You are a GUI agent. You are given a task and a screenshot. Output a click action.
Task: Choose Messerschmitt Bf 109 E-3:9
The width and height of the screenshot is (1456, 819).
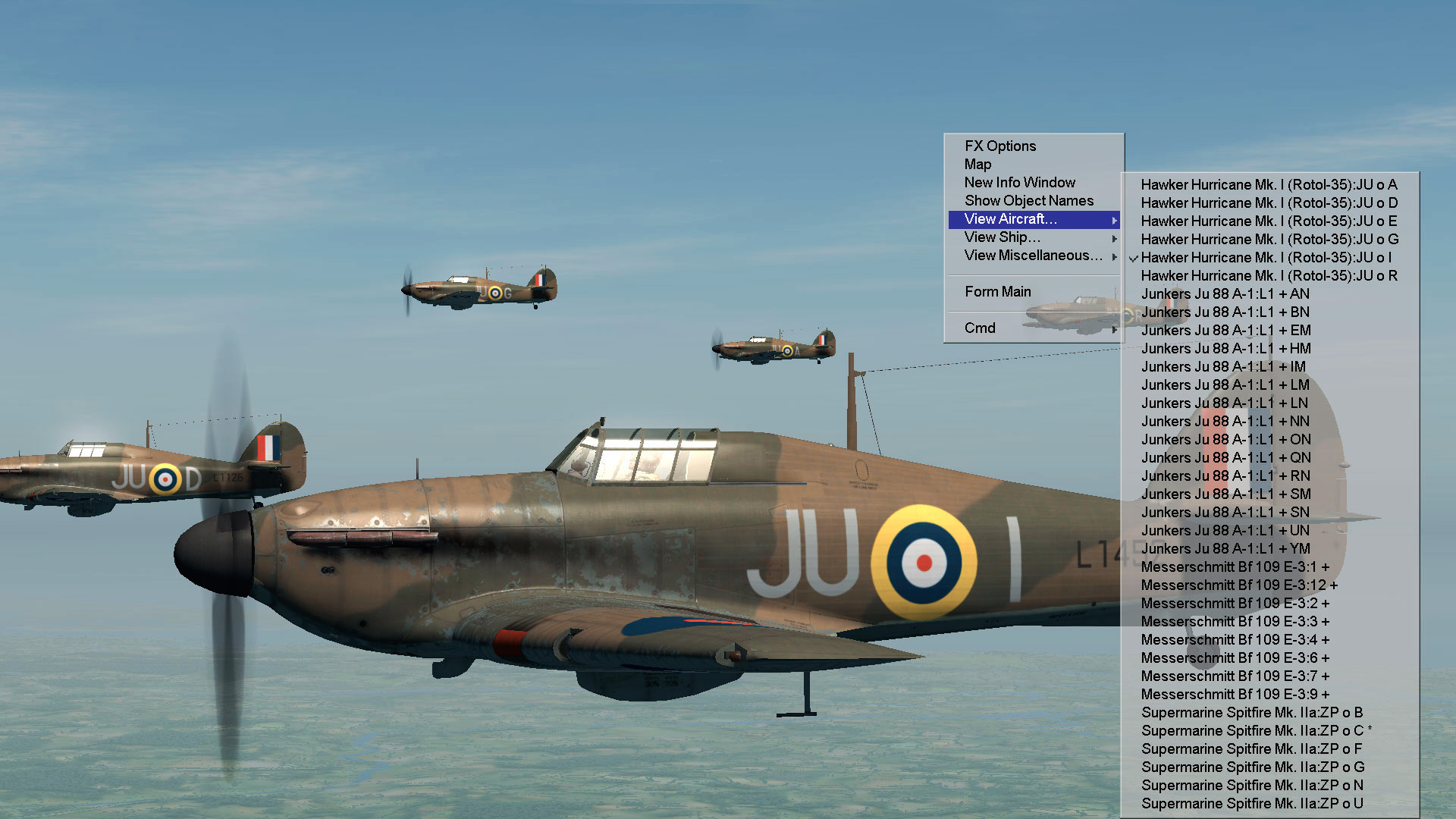pyautogui.click(x=1235, y=695)
